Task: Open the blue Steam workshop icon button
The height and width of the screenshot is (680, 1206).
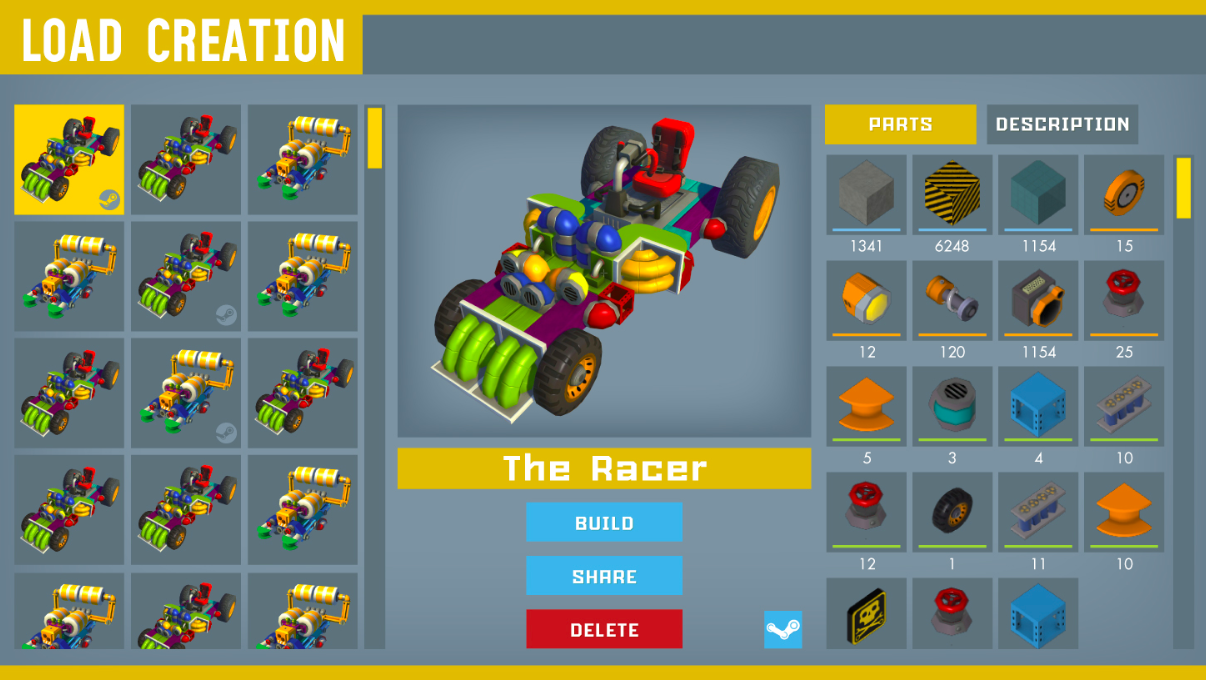Action: (x=783, y=630)
